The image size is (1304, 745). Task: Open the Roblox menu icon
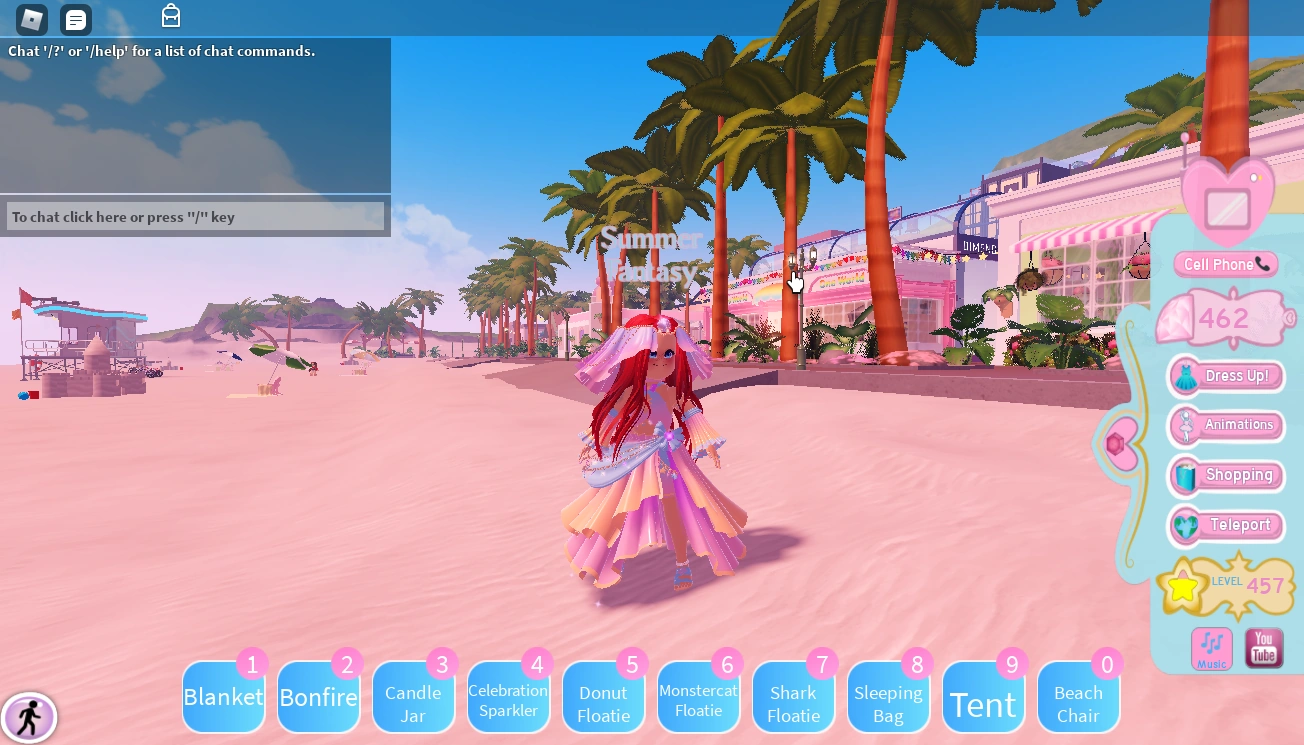tap(31, 18)
